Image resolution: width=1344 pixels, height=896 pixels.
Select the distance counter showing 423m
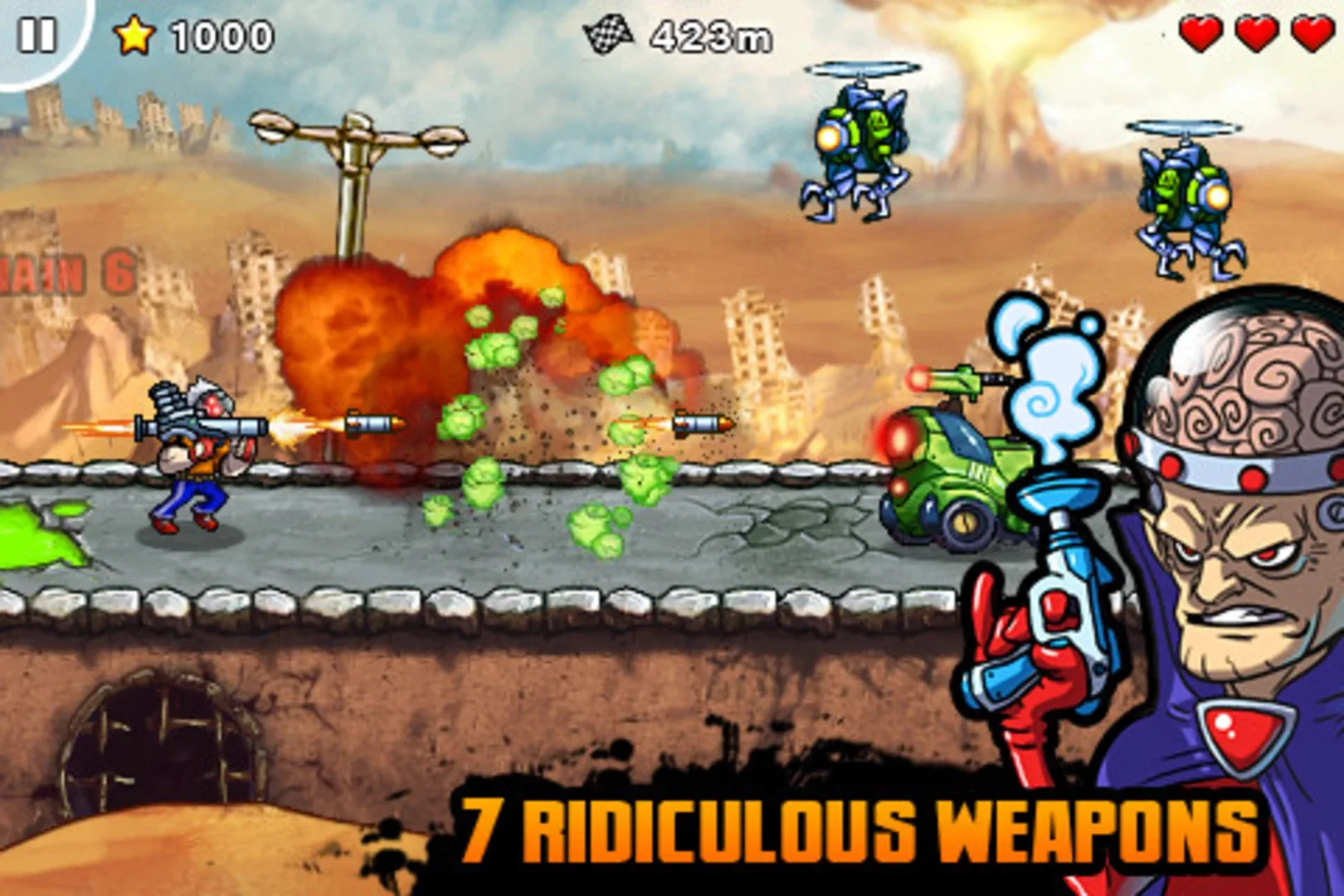coord(709,35)
